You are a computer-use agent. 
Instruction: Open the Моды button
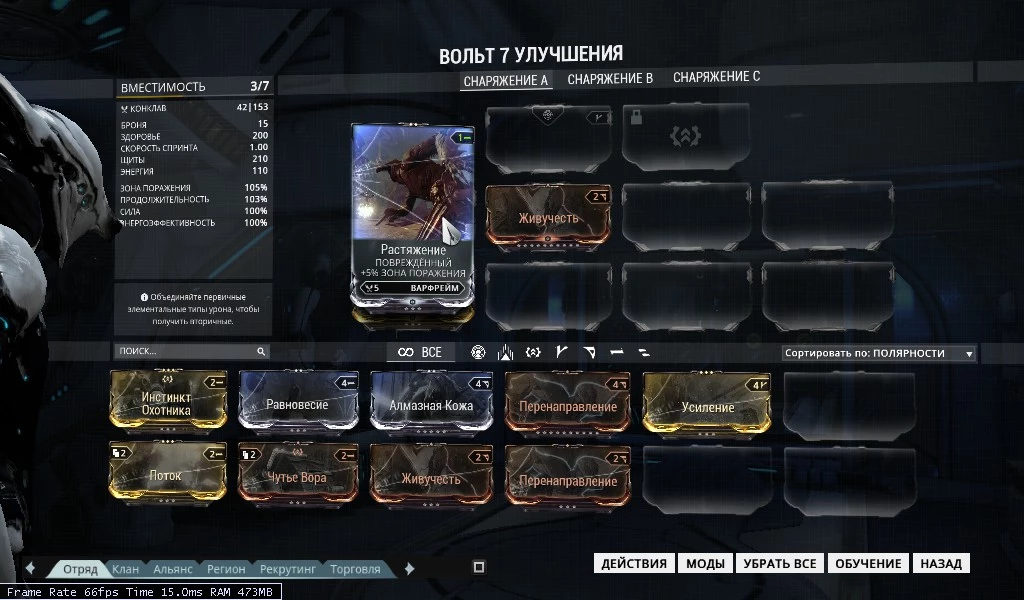pyautogui.click(x=705, y=564)
